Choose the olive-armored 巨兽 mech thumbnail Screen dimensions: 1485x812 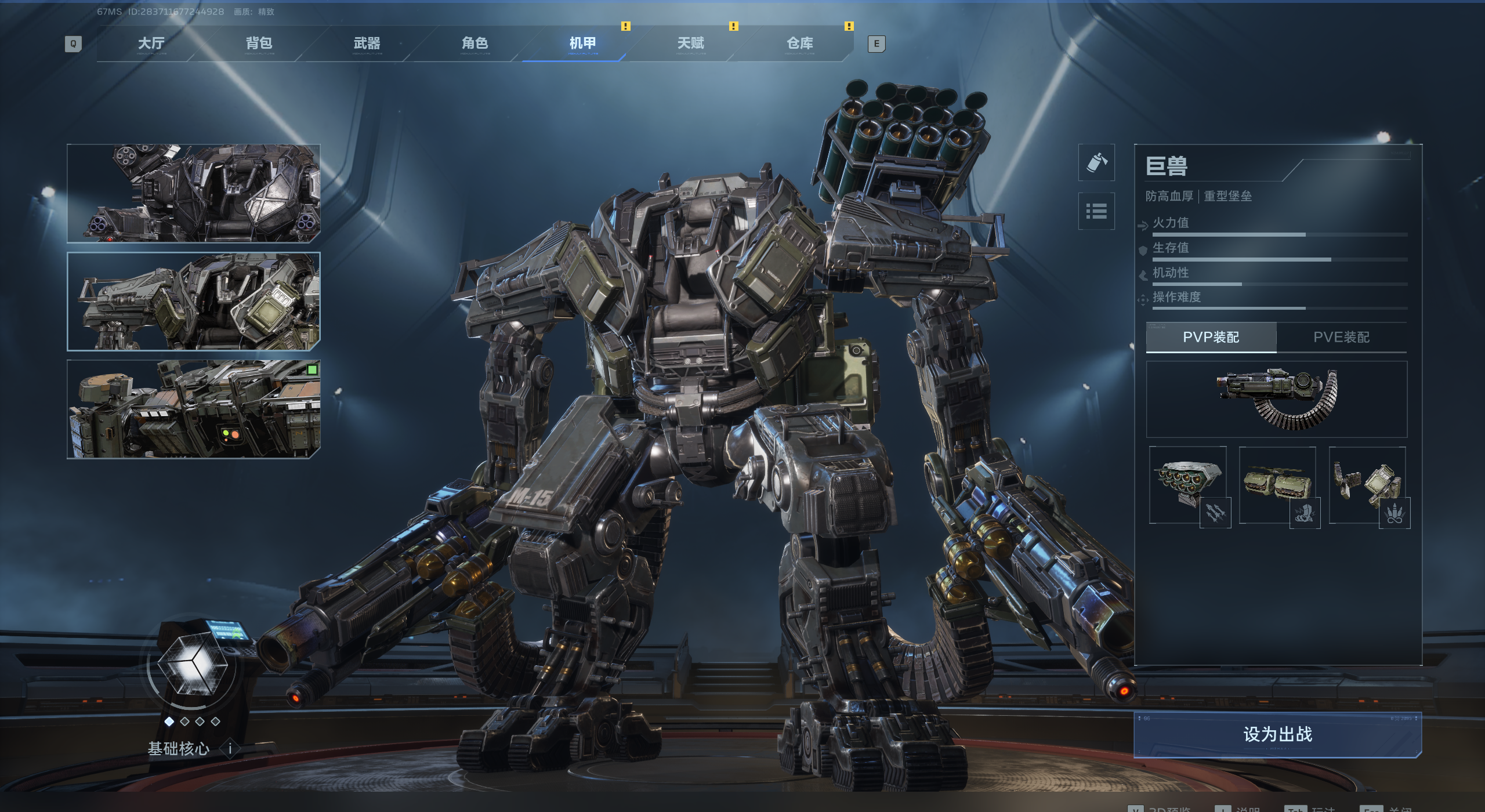click(194, 302)
